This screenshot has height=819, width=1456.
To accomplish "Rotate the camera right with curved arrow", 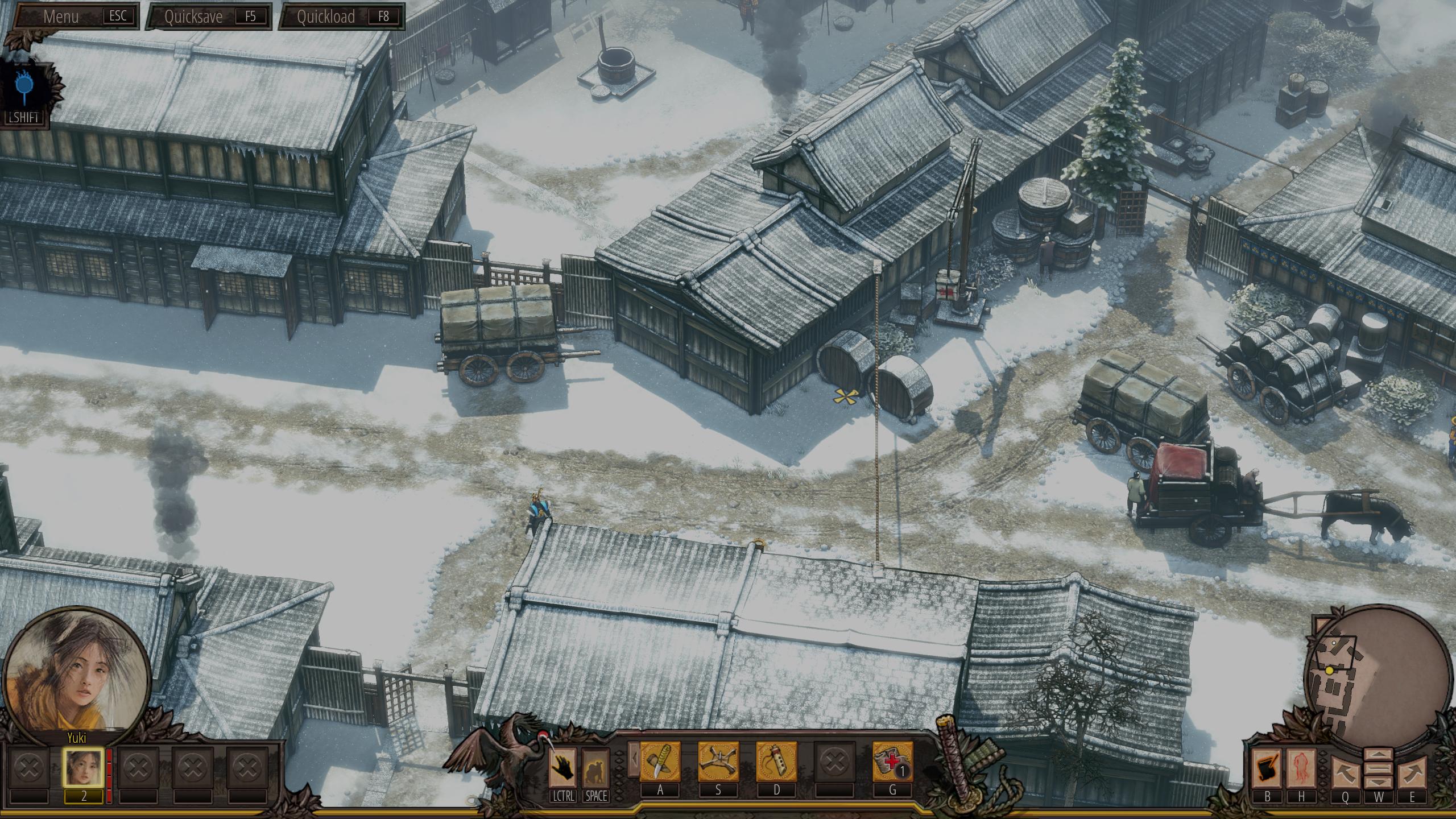I will click(1412, 773).
